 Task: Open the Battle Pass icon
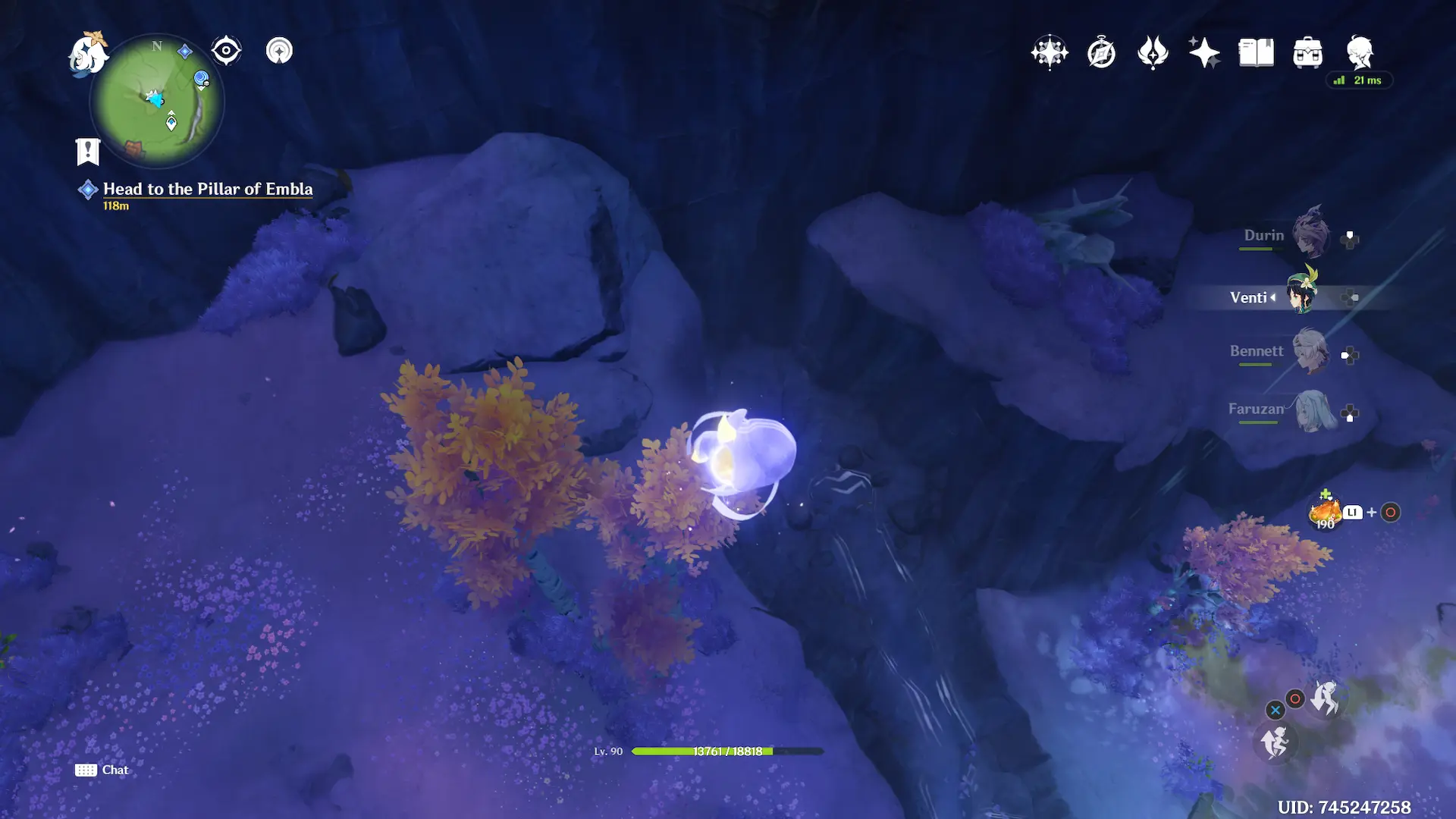pyautogui.click(x=1153, y=52)
